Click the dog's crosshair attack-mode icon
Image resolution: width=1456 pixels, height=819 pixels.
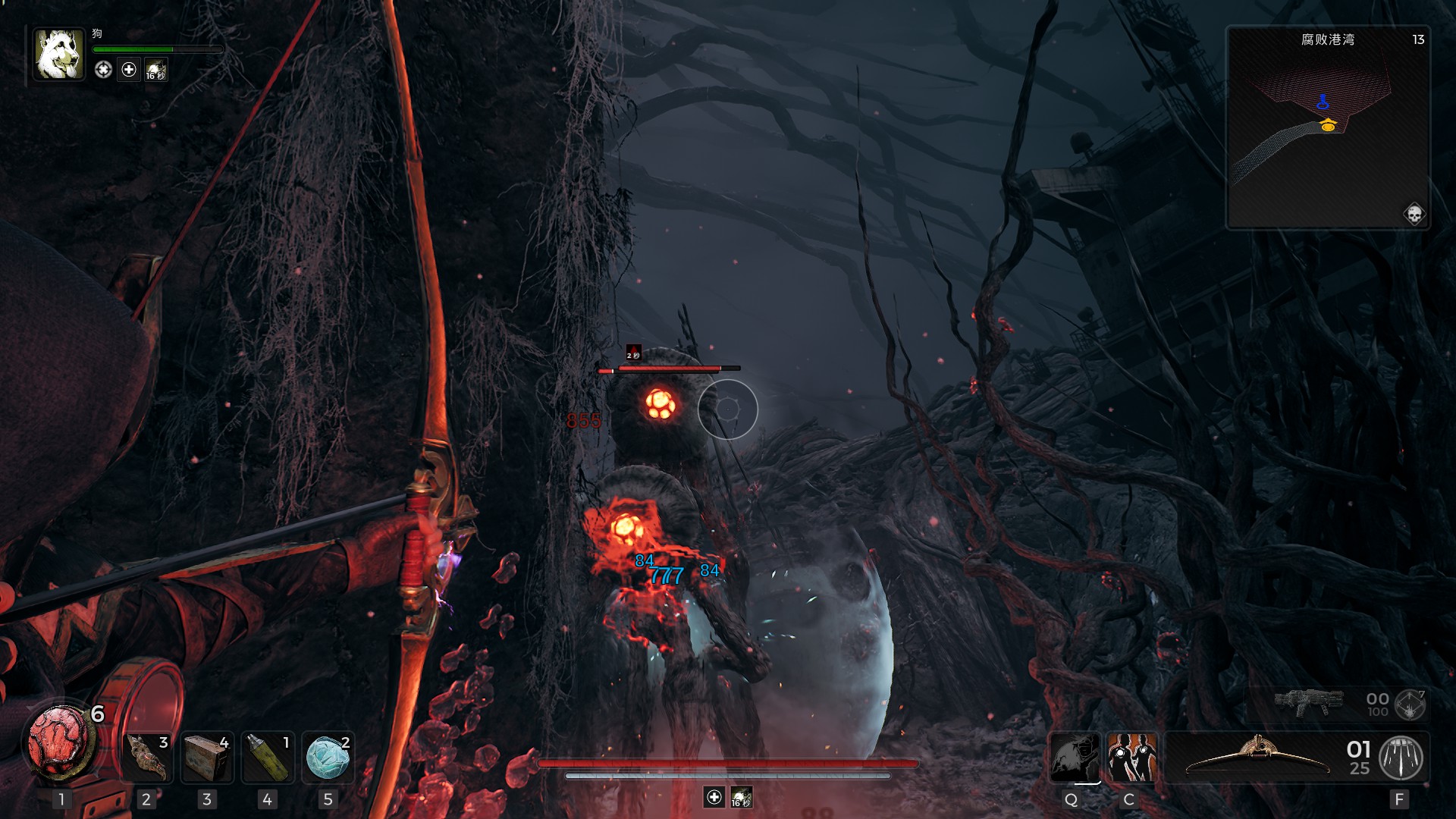coord(103,70)
